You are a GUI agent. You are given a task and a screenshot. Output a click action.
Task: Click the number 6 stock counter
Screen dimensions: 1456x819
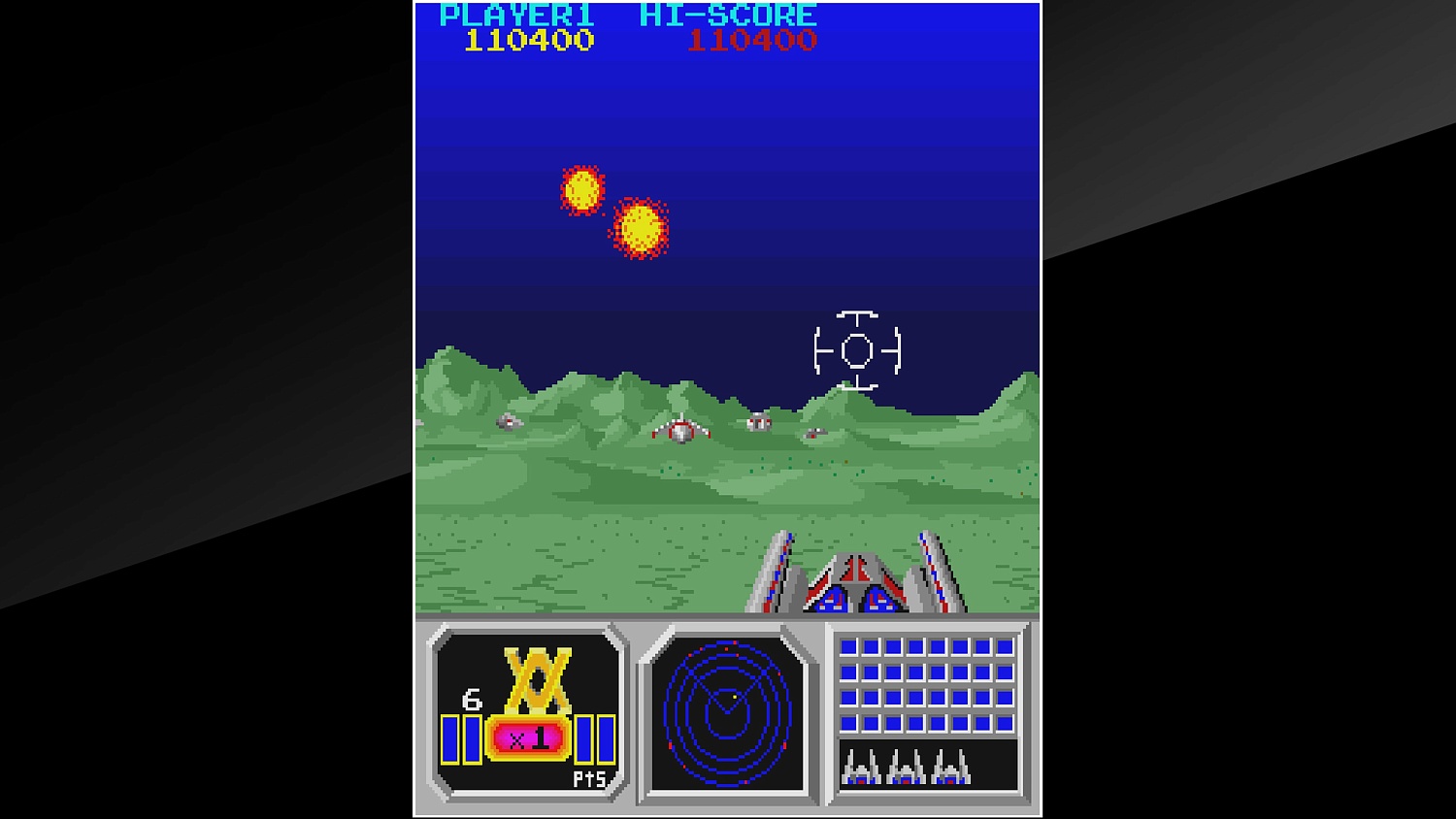(471, 701)
